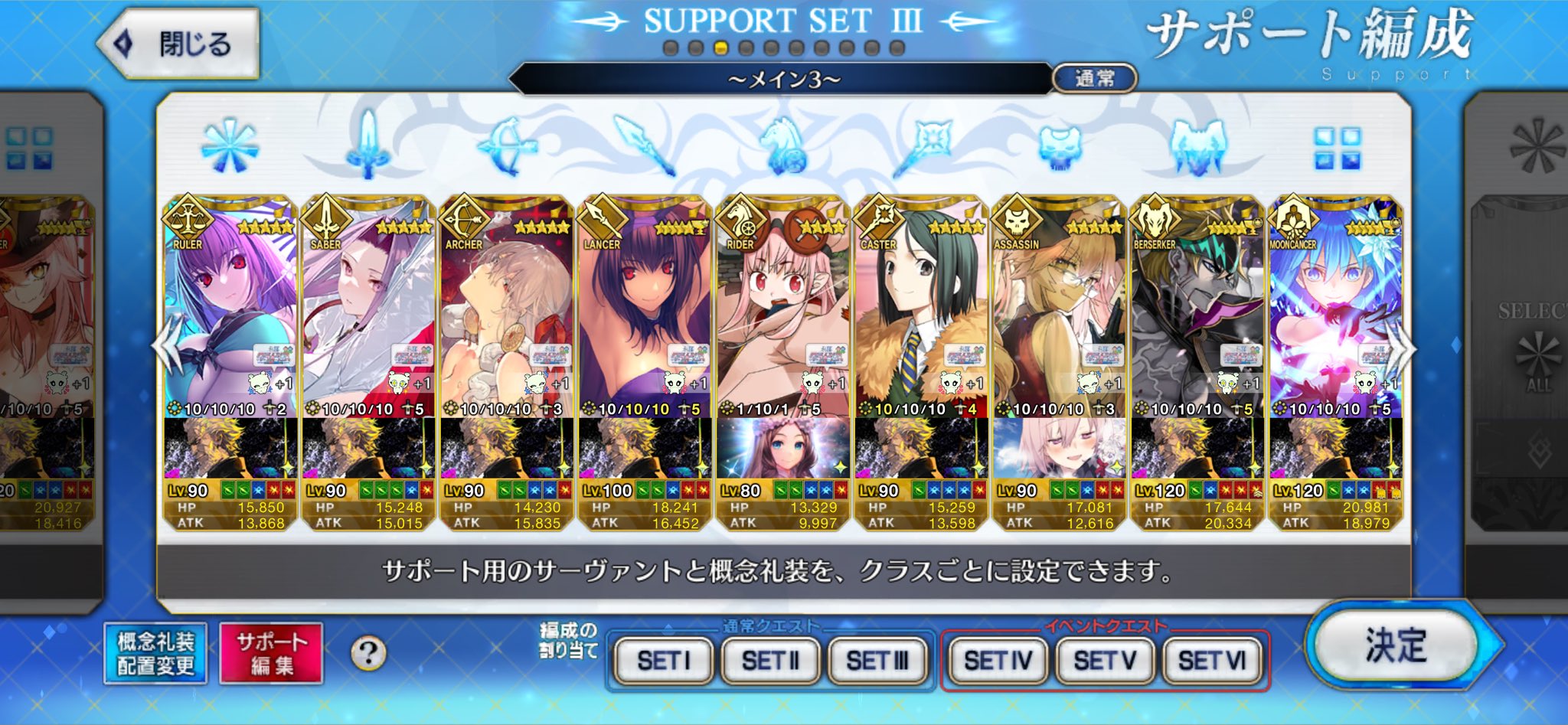This screenshot has width=1568, height=725.
Task: Choose SET VI assignment
Action: pyautogui.click(x=1212, y=660)
